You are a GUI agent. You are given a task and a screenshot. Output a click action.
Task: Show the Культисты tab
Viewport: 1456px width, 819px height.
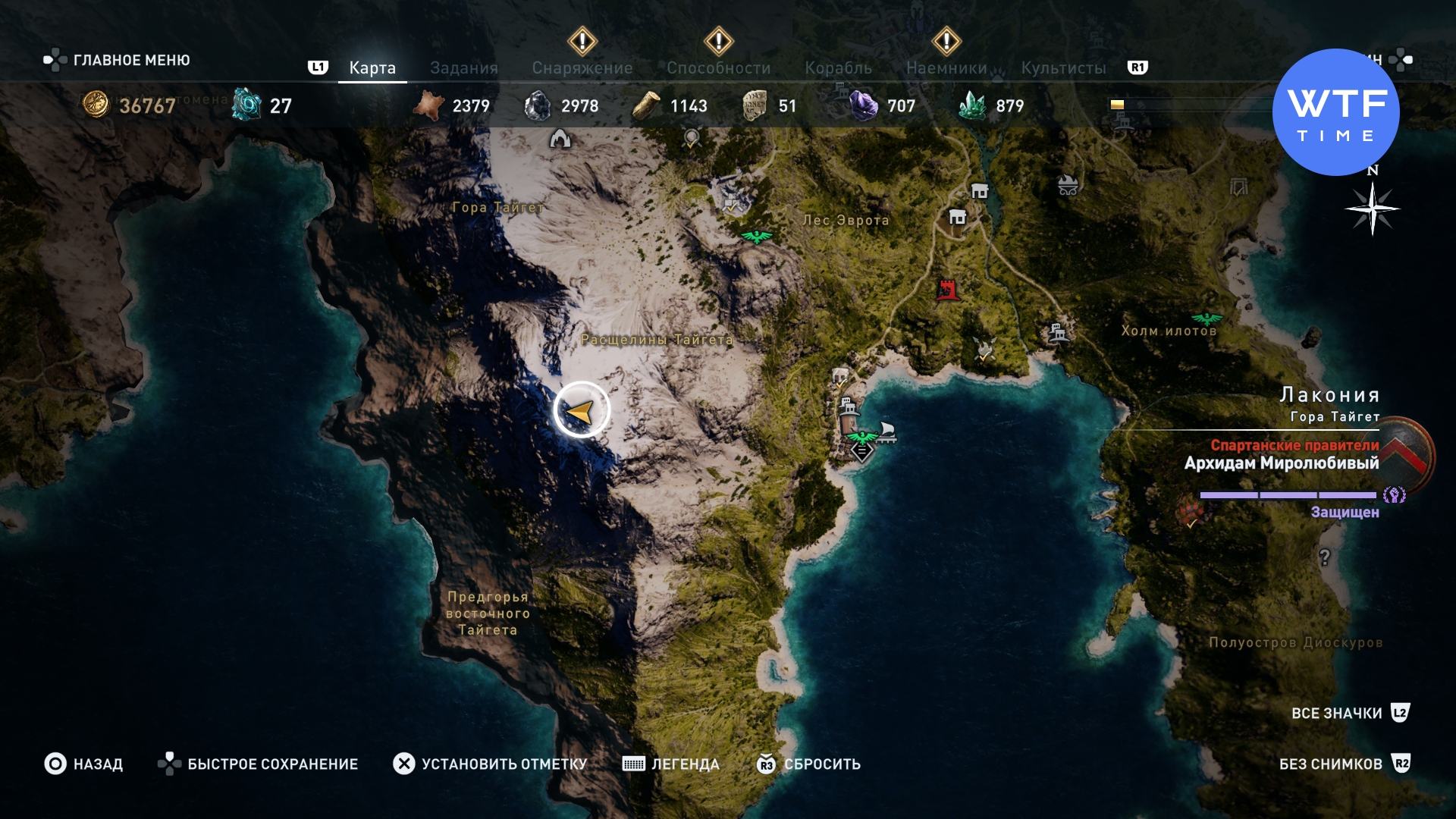[1063, 68]
